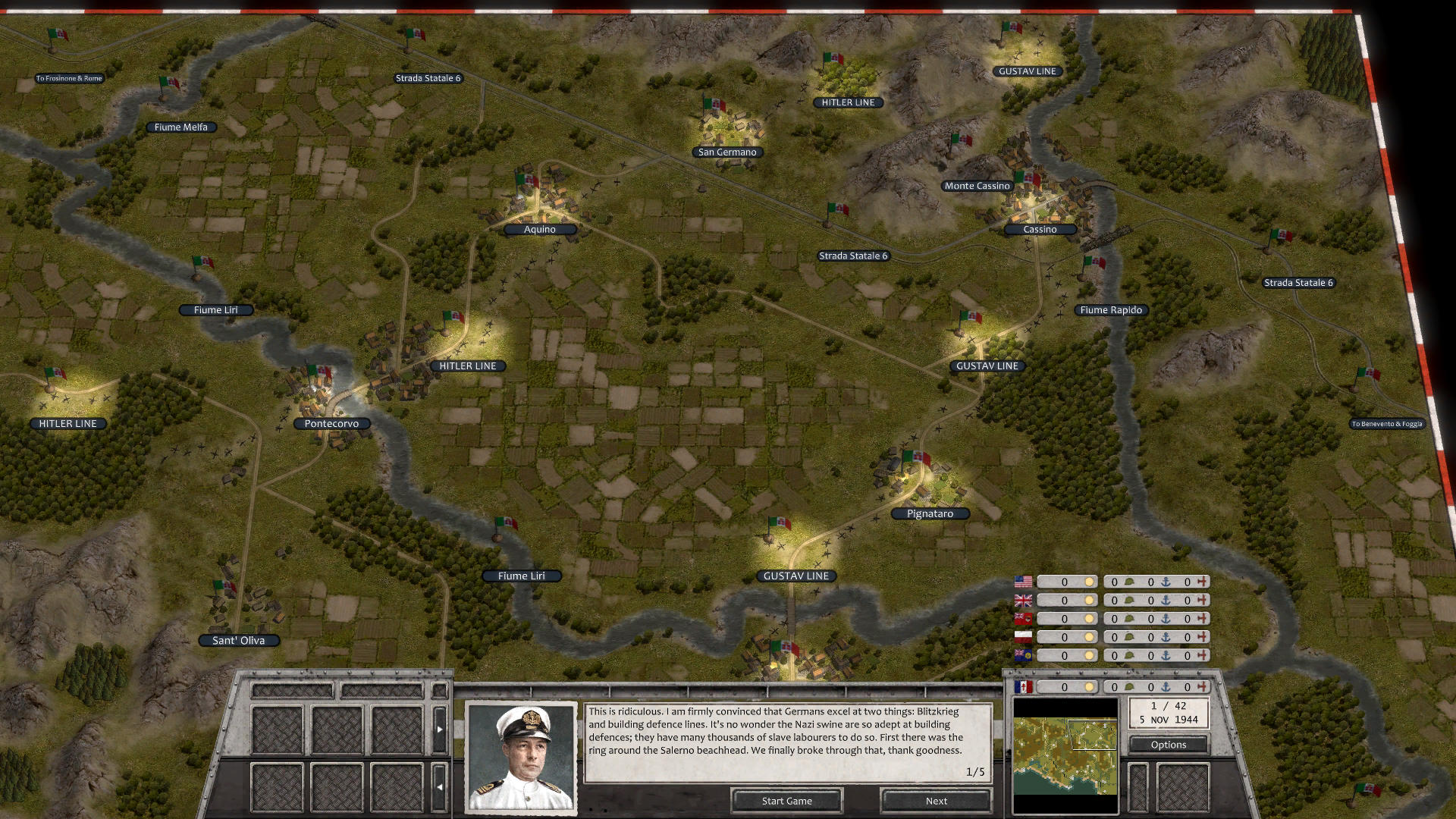This screenshot has width=1456, height=819.
Task: Click the aircraft icon in the French row
Action: click(1203, 687)
